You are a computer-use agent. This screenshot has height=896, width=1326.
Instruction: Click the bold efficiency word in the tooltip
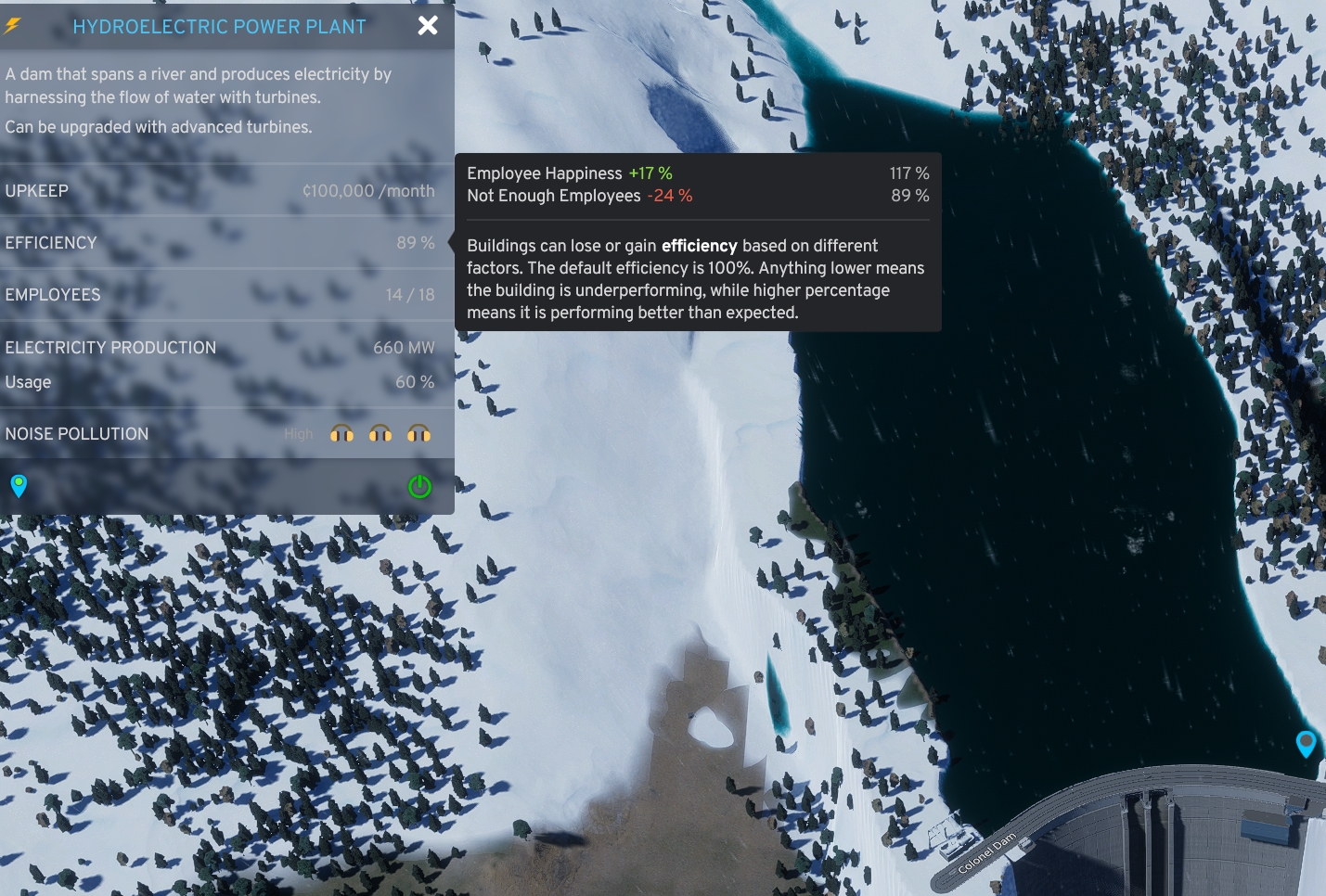pos(699,246)
